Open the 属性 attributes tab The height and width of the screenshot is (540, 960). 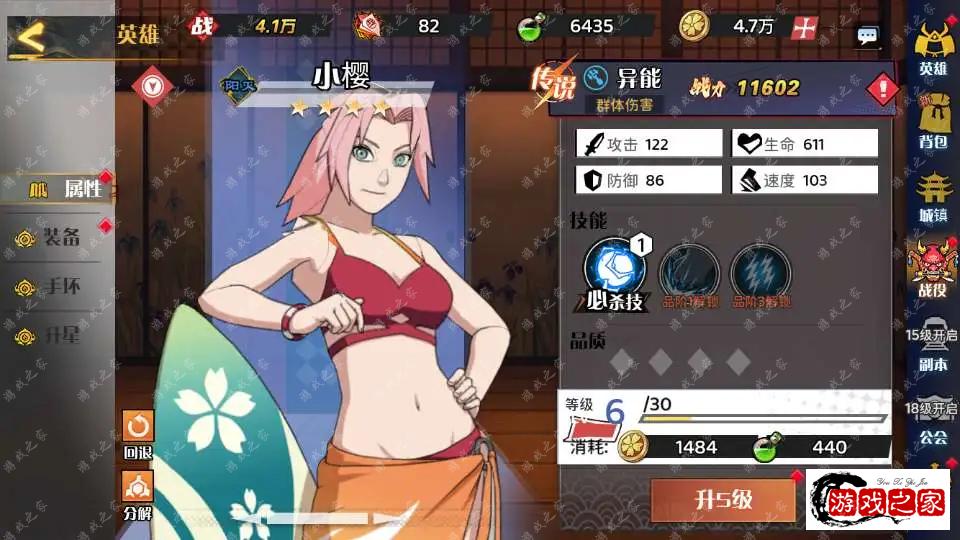click(58, 188)
